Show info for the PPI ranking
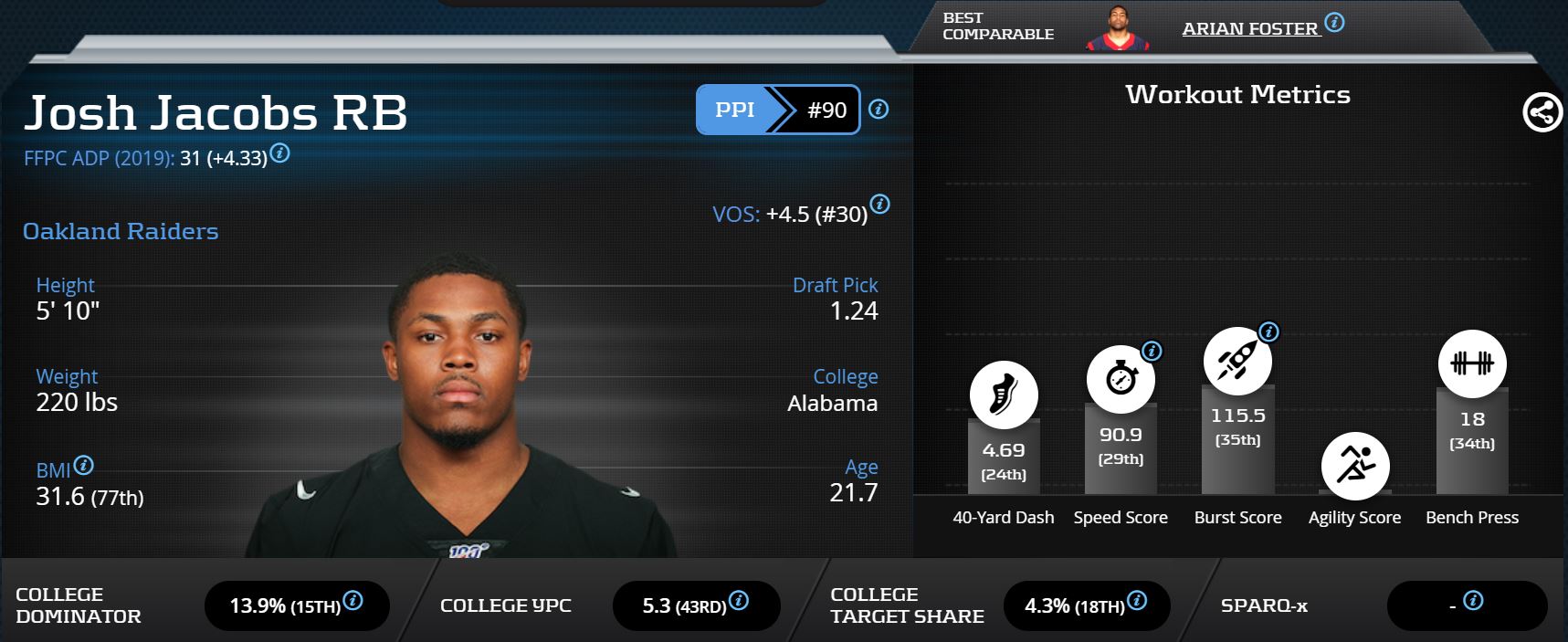1568x642 pixels. (879, 110)
